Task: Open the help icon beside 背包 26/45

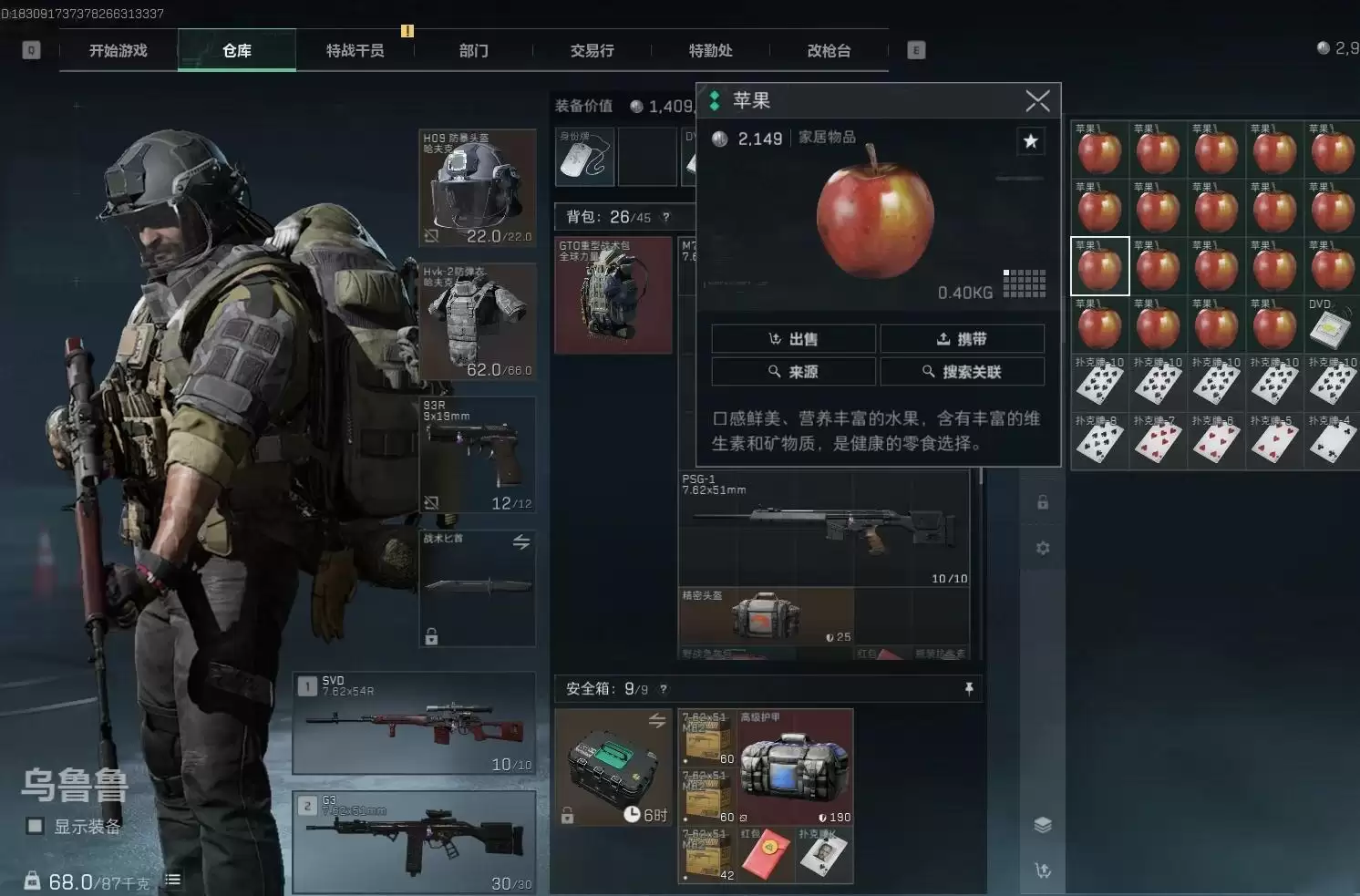Action: tap(665, 217)
